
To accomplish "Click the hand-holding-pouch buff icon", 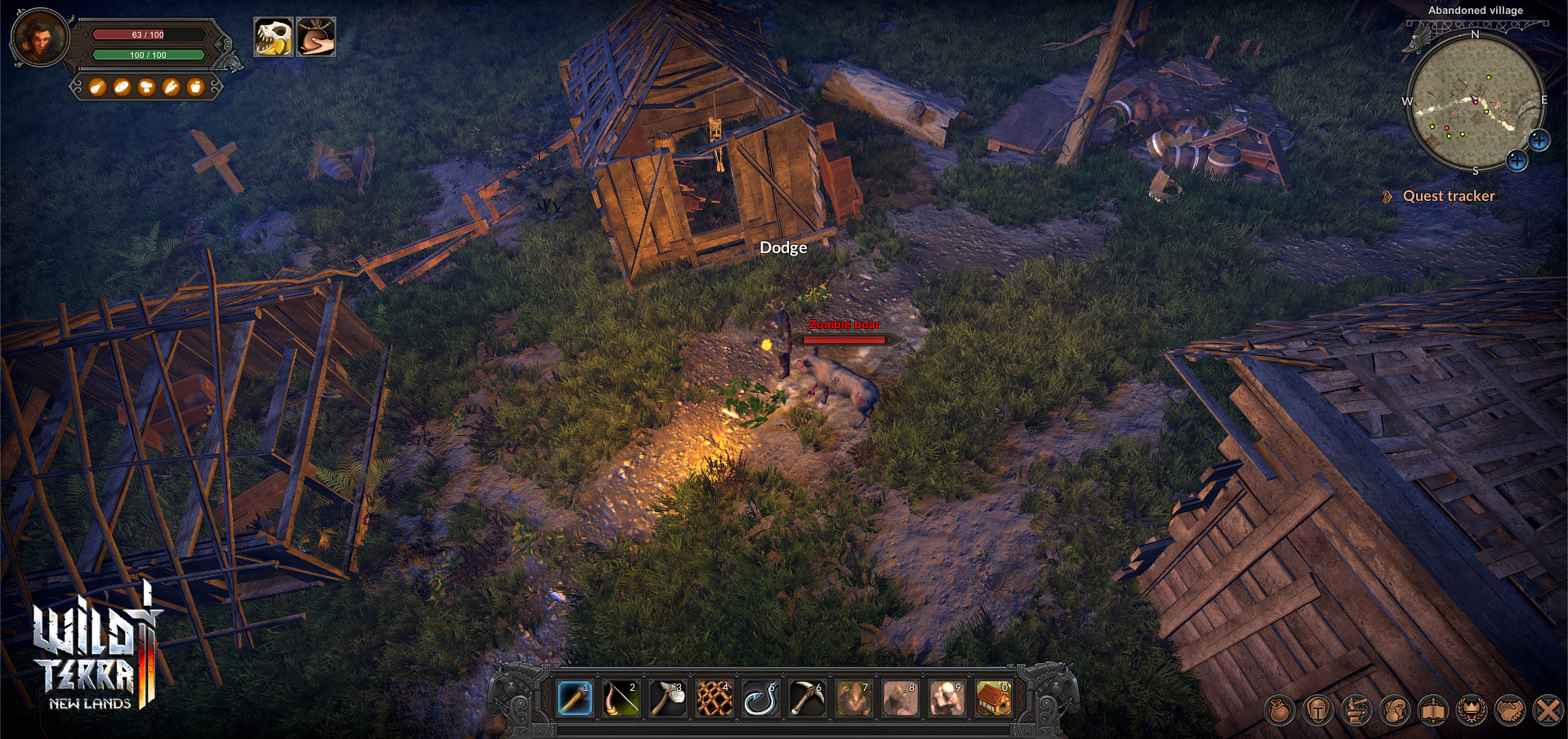I will [x=316, y=37].
